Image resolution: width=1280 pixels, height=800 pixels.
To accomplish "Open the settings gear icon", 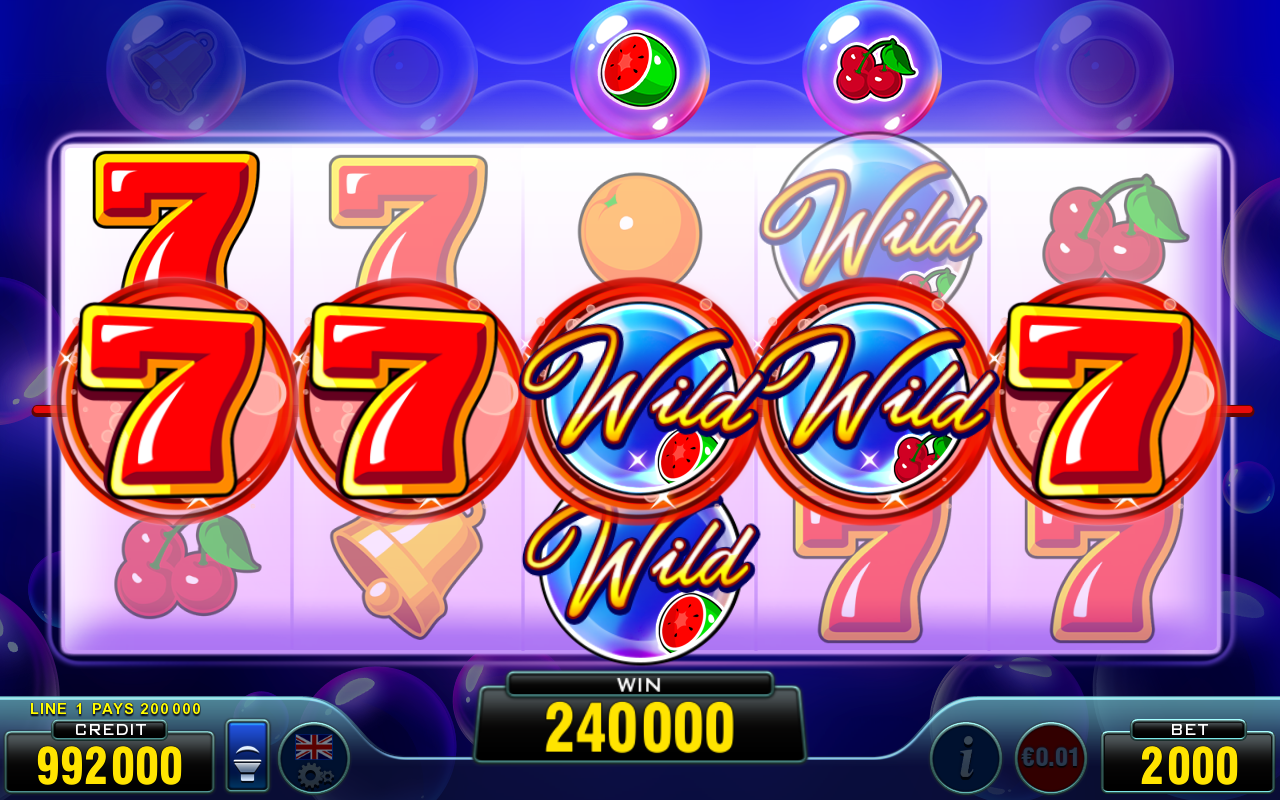I will click(x=313, y=778).
